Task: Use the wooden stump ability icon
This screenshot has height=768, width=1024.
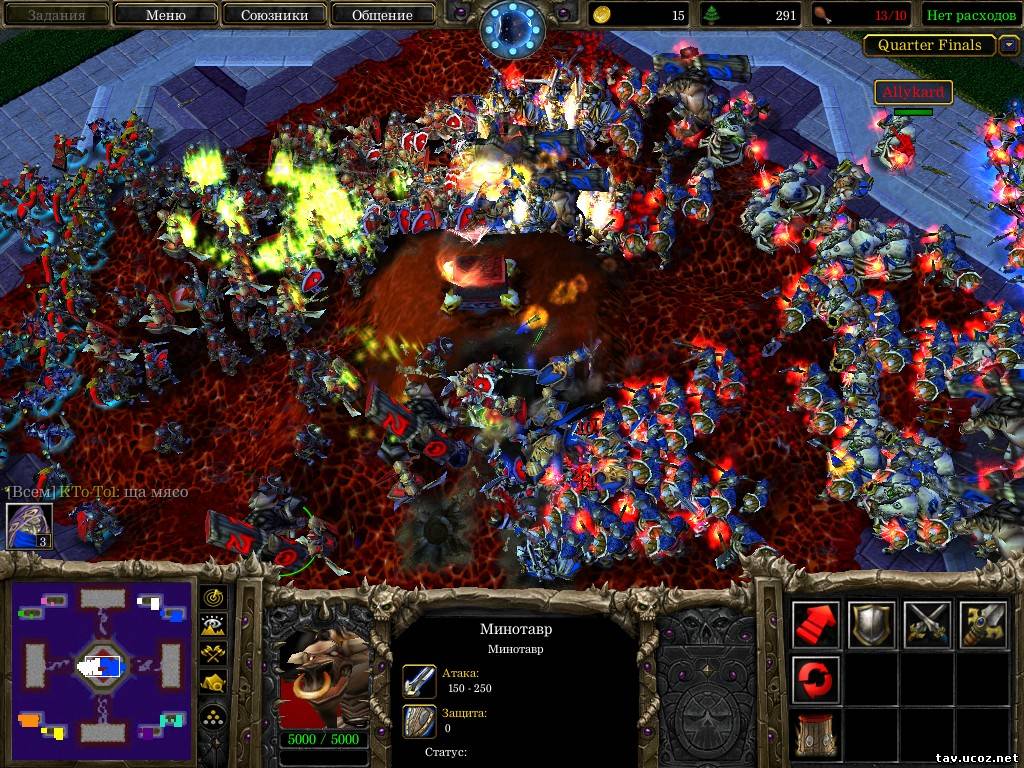Action: tap(816, 734)
